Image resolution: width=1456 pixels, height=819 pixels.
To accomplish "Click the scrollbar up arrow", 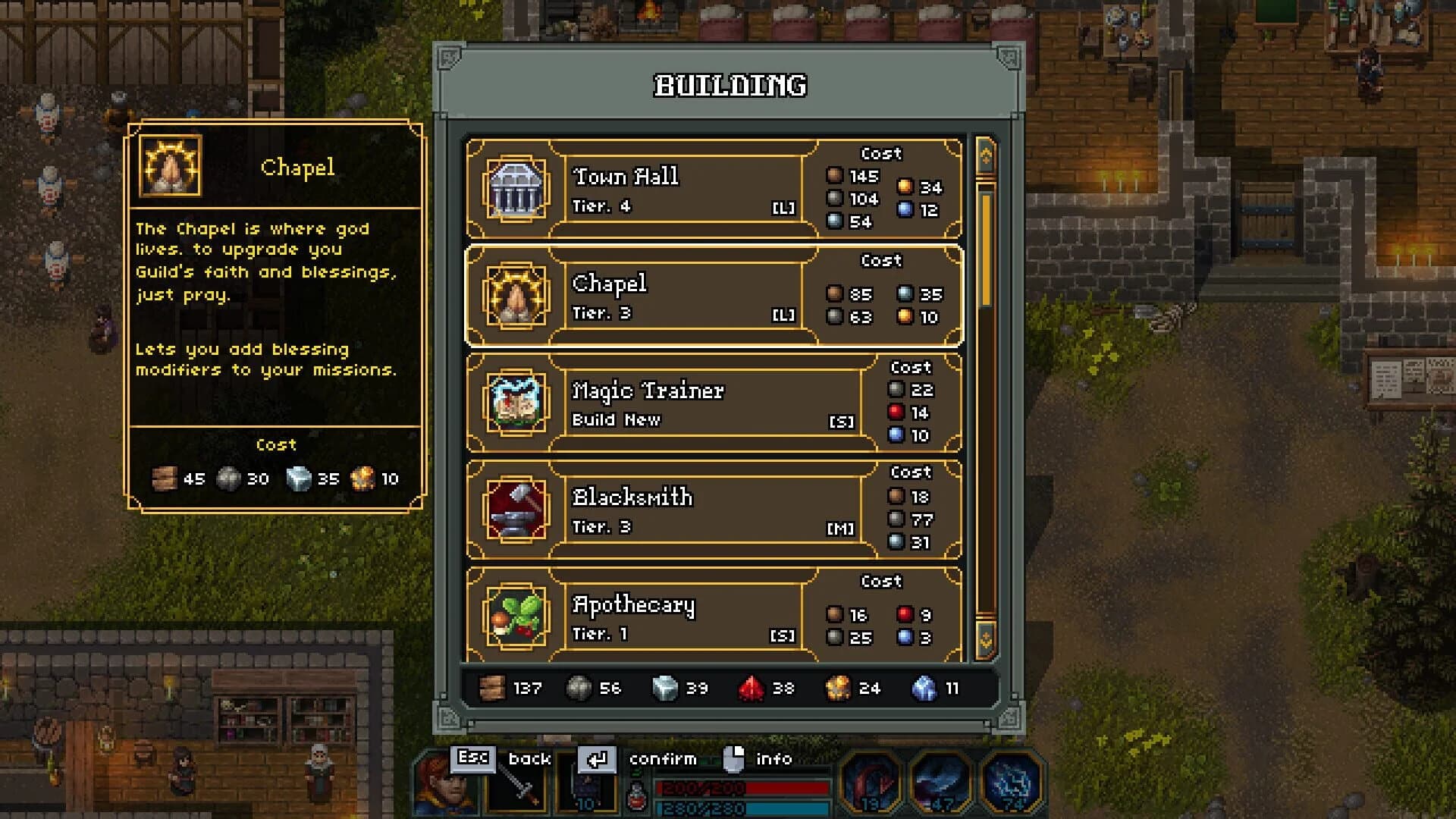I will [986, 154].
